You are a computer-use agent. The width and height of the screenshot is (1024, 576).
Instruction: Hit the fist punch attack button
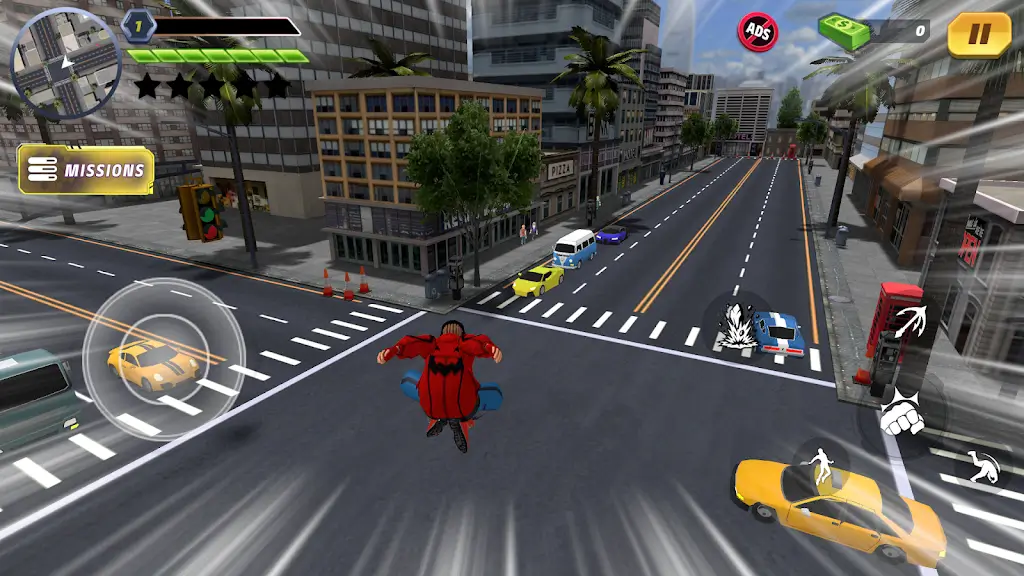(902, 414)
